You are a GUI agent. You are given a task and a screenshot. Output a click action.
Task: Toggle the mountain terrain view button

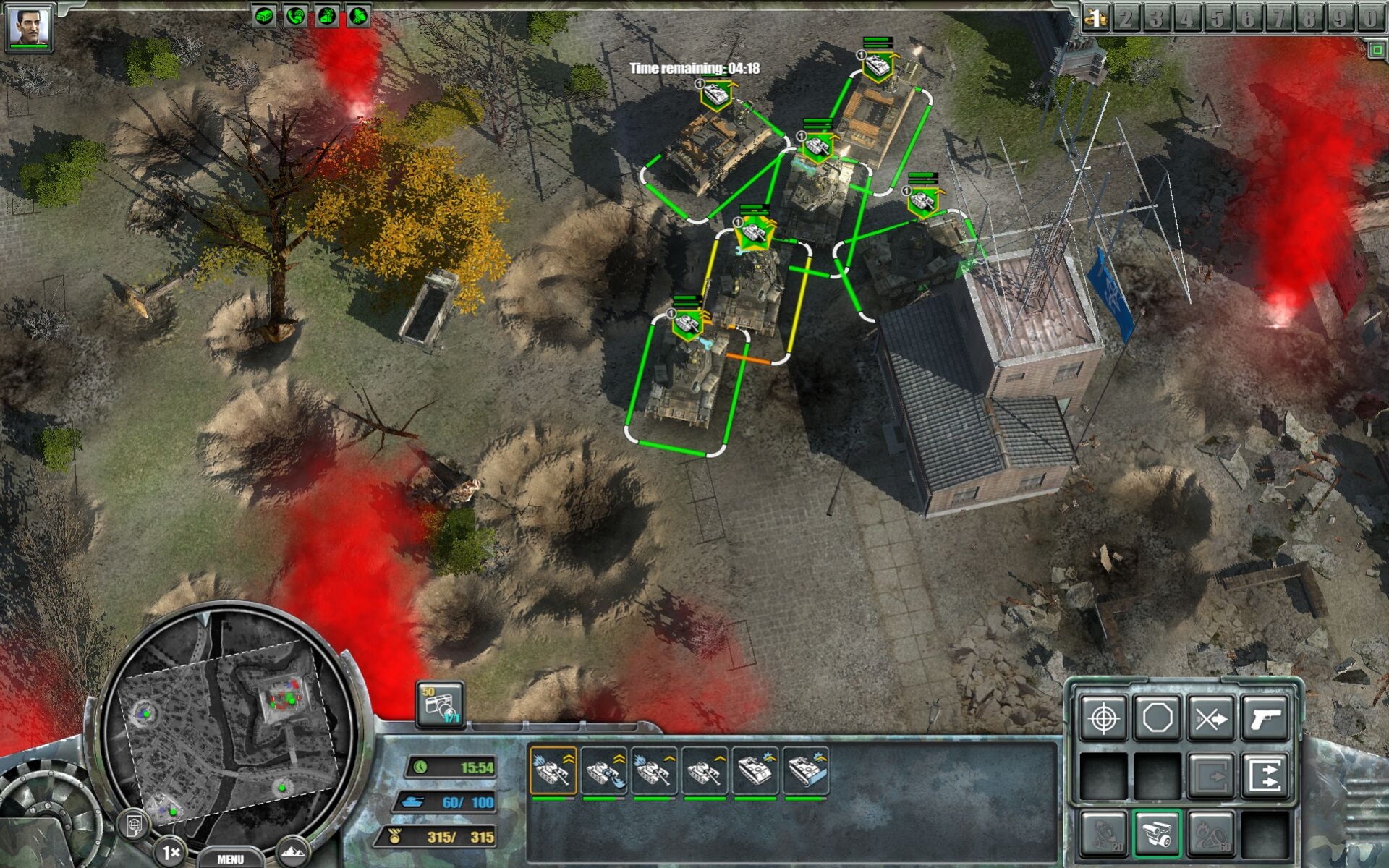point(292,851)
